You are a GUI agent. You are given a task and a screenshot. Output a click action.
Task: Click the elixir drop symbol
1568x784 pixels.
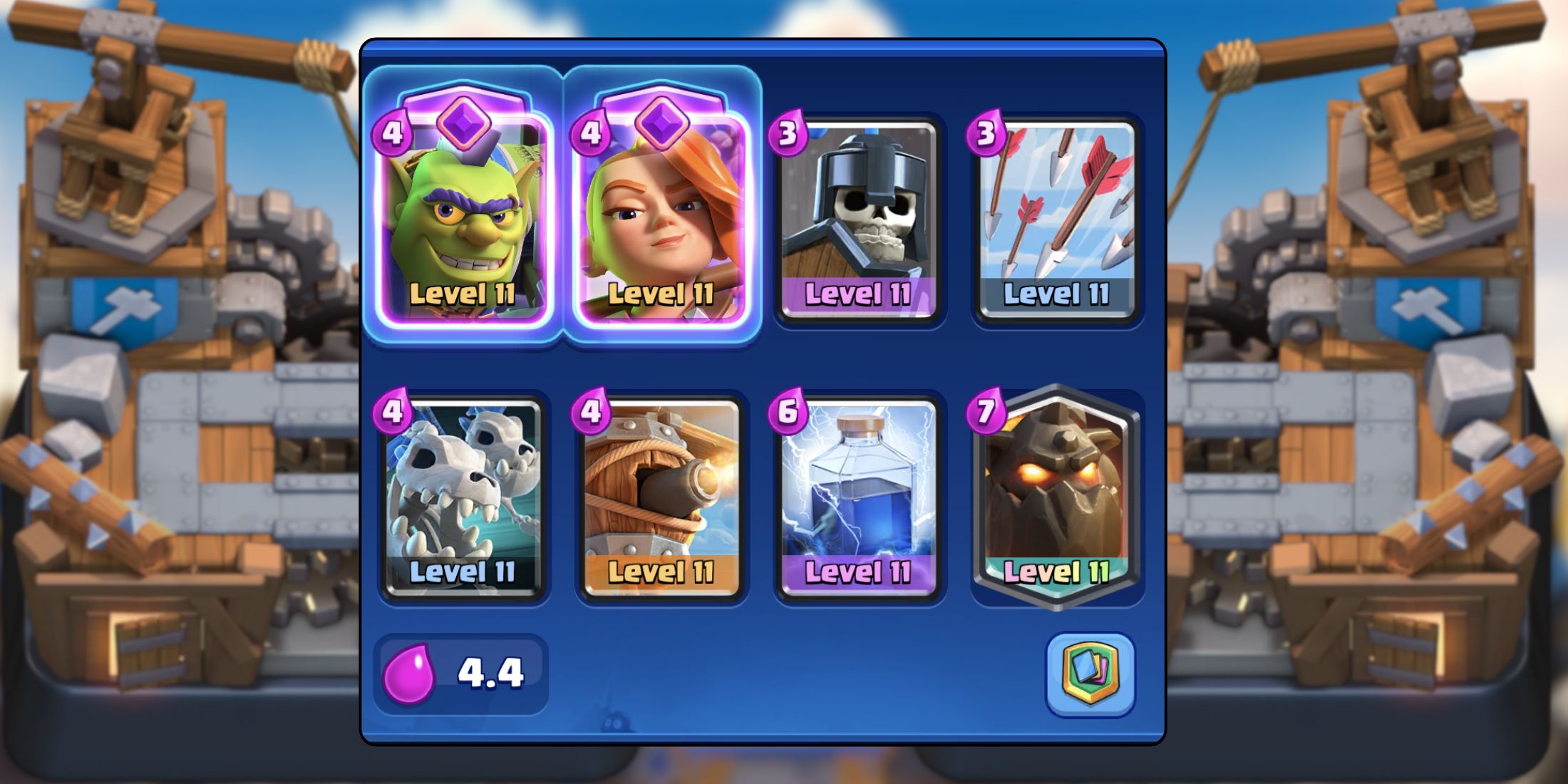click(x=411, y=674)
